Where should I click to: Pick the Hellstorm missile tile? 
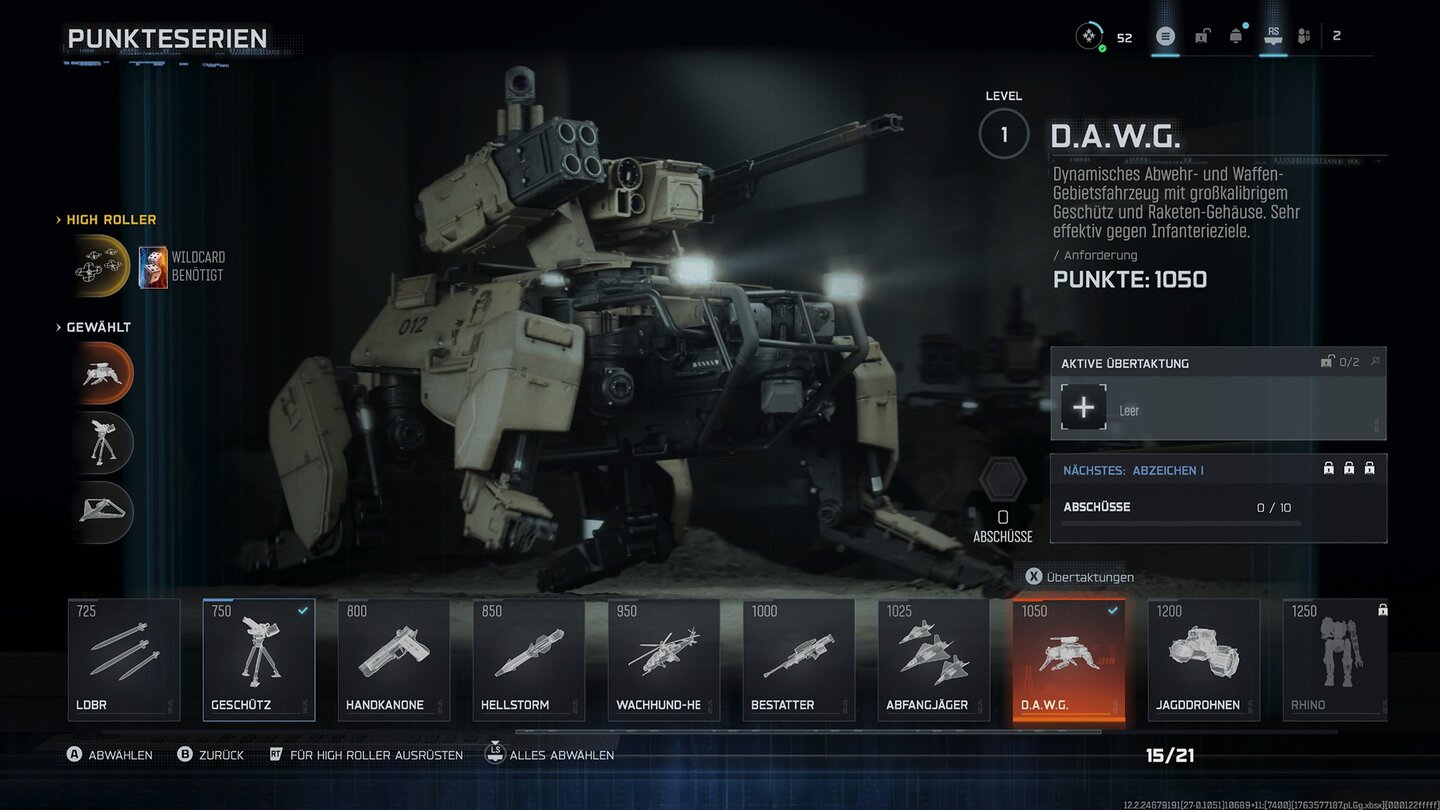click(x=529, y=659)
